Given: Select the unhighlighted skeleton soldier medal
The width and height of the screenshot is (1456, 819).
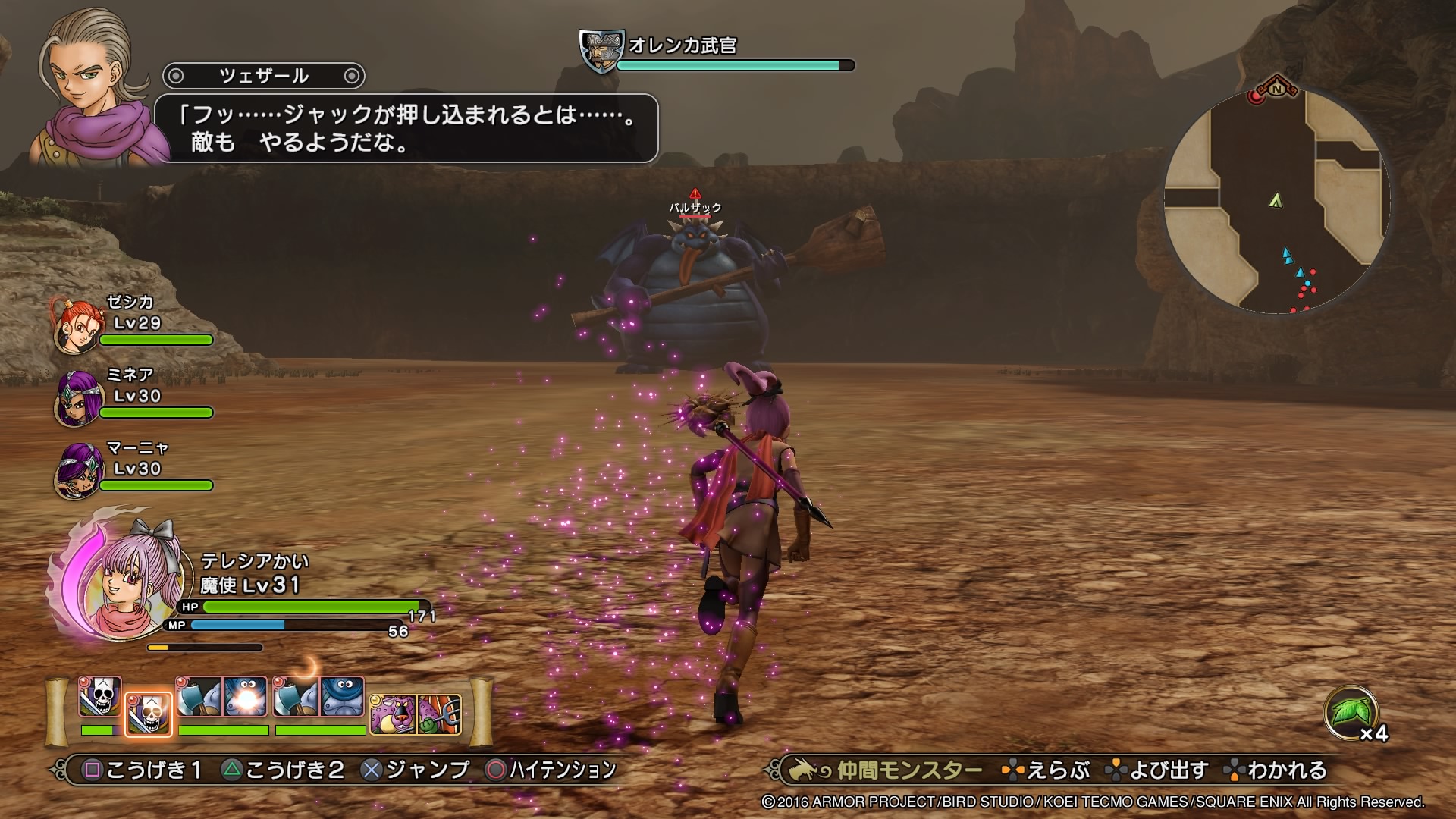Looking at the screenshot, I should (100, 698).
